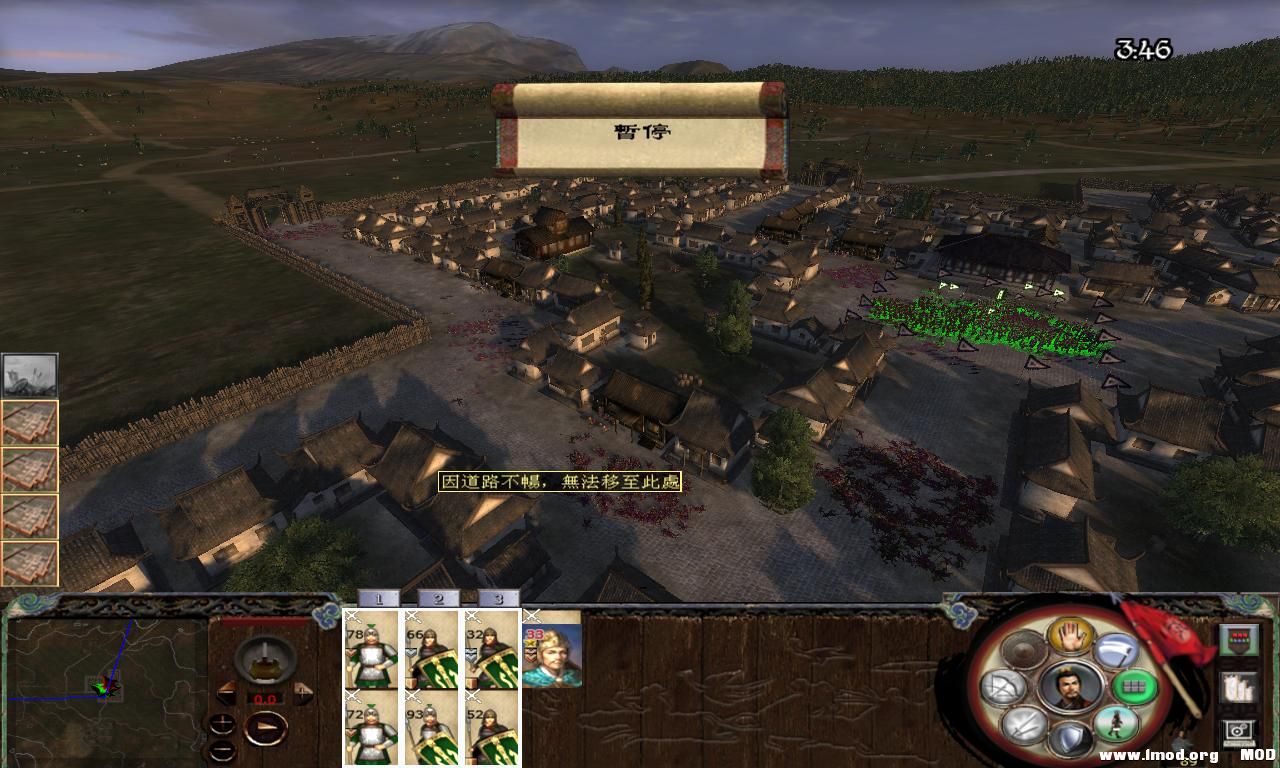Choose group tab number 1
The width and height of the screenshot is (1280, 768).
tap(378, 598)
